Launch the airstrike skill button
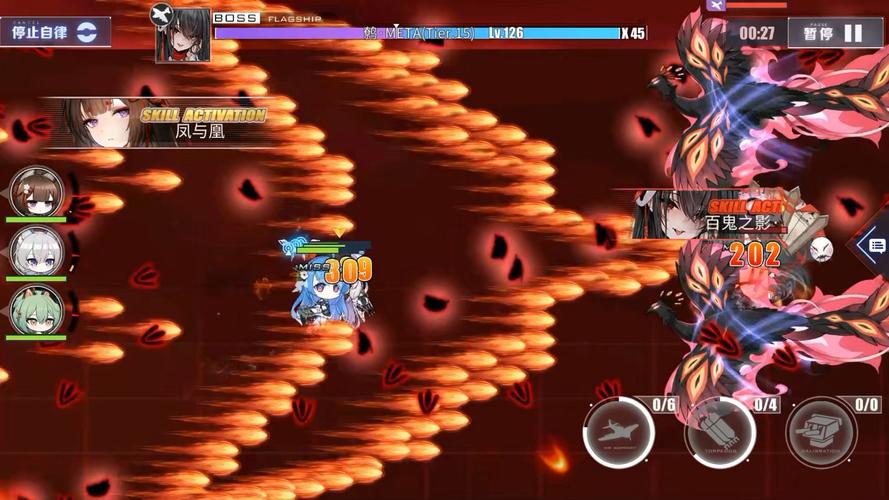Viewport: 889px width, 500px height. (619, 433)
